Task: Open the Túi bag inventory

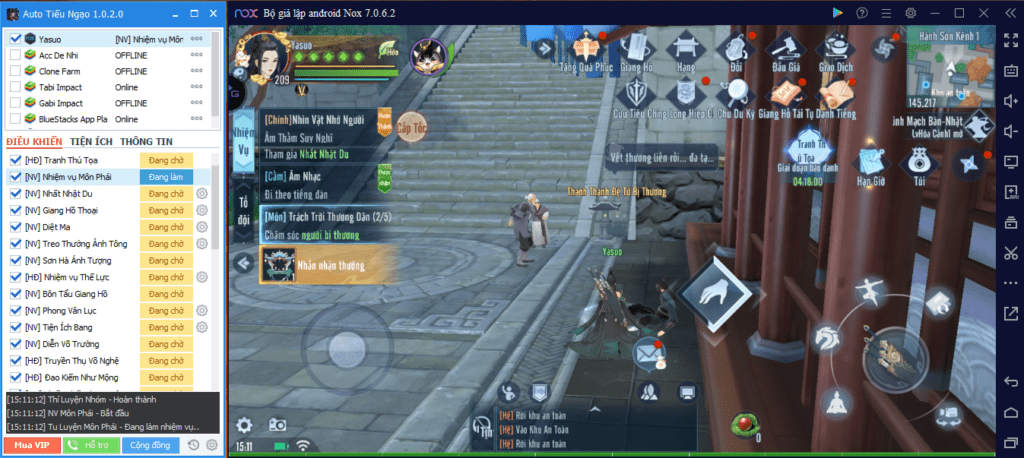Action: click(x=919, y=164)
